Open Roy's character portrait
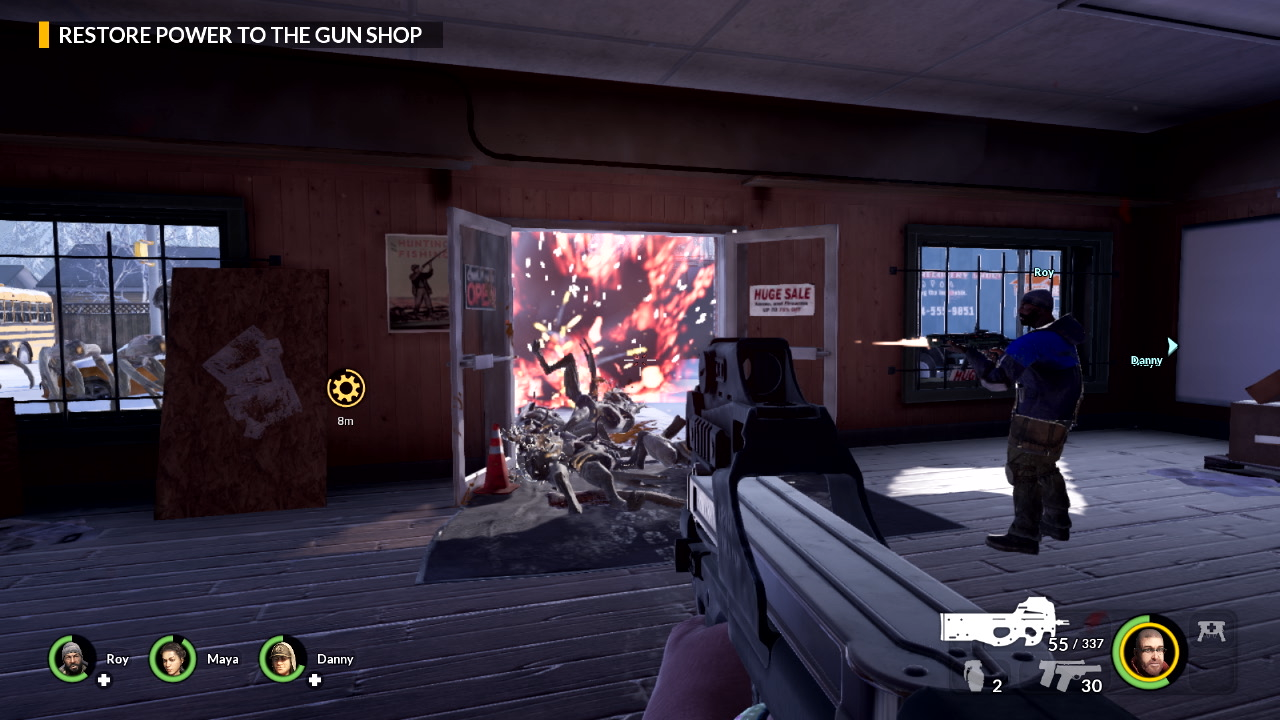 (70, 659)
